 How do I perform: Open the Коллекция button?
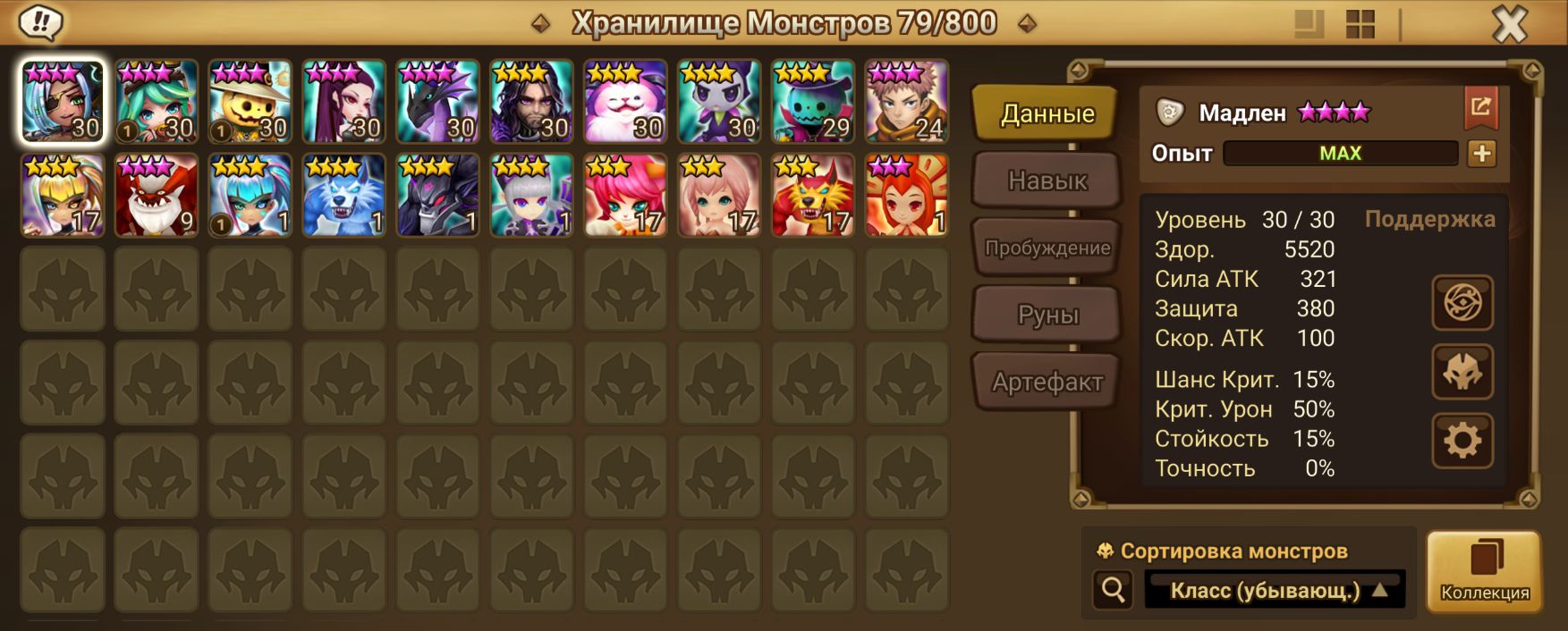(1484, 571)
